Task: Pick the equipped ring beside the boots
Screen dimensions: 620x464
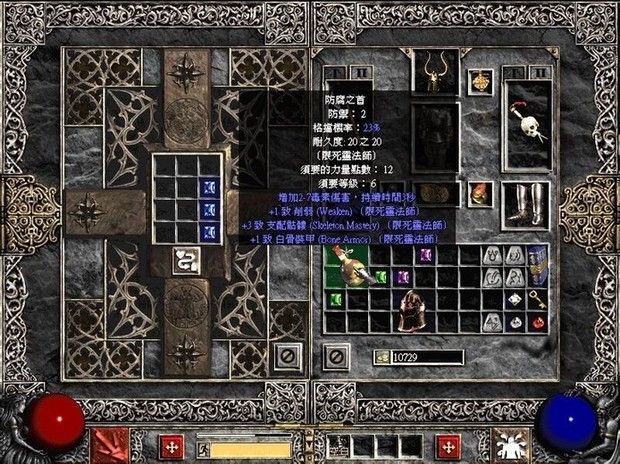Action: 481,192
